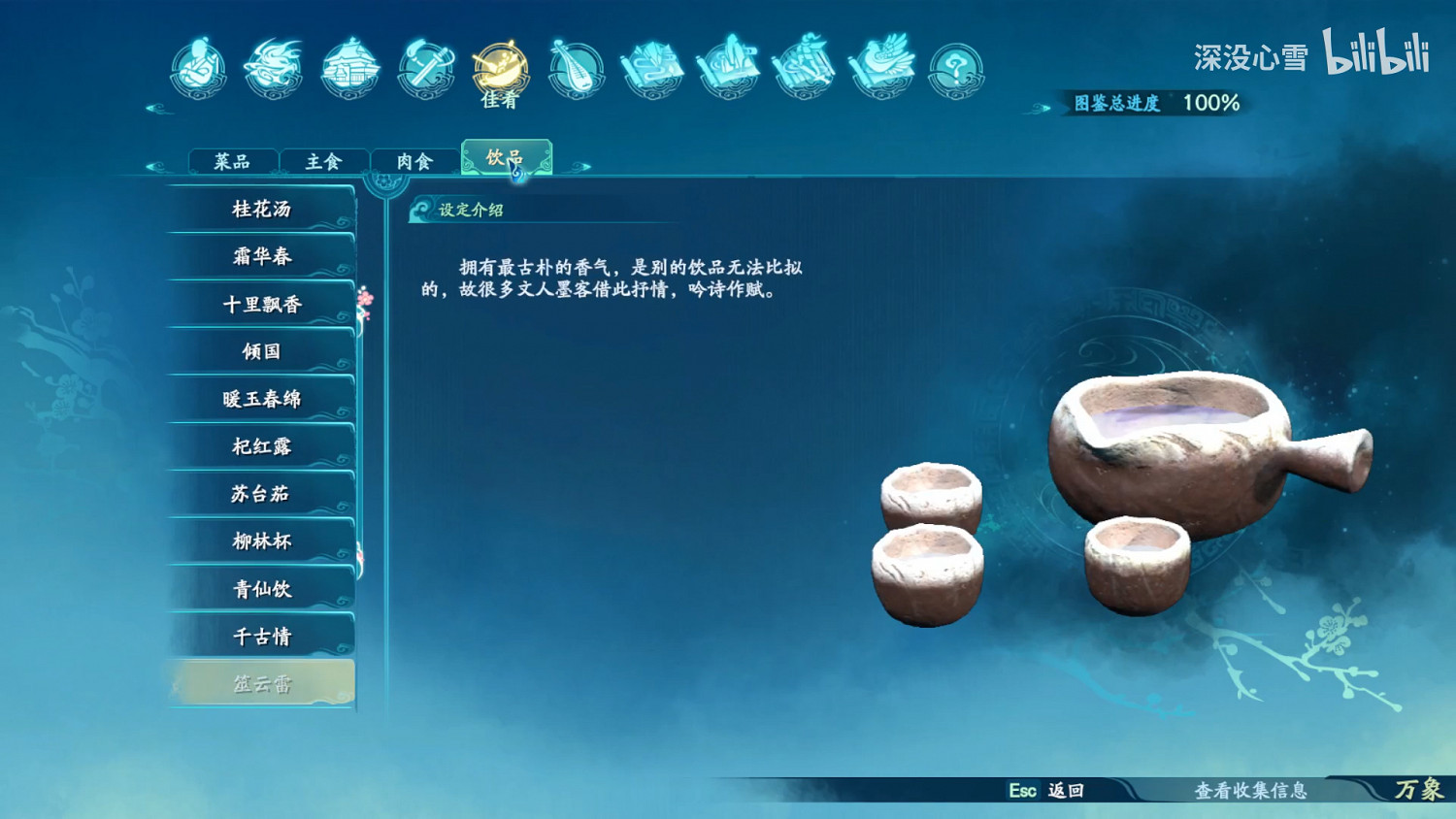1456x819 pixels.
Task: Open the 主食 tab
Action: tap(323, 161)
